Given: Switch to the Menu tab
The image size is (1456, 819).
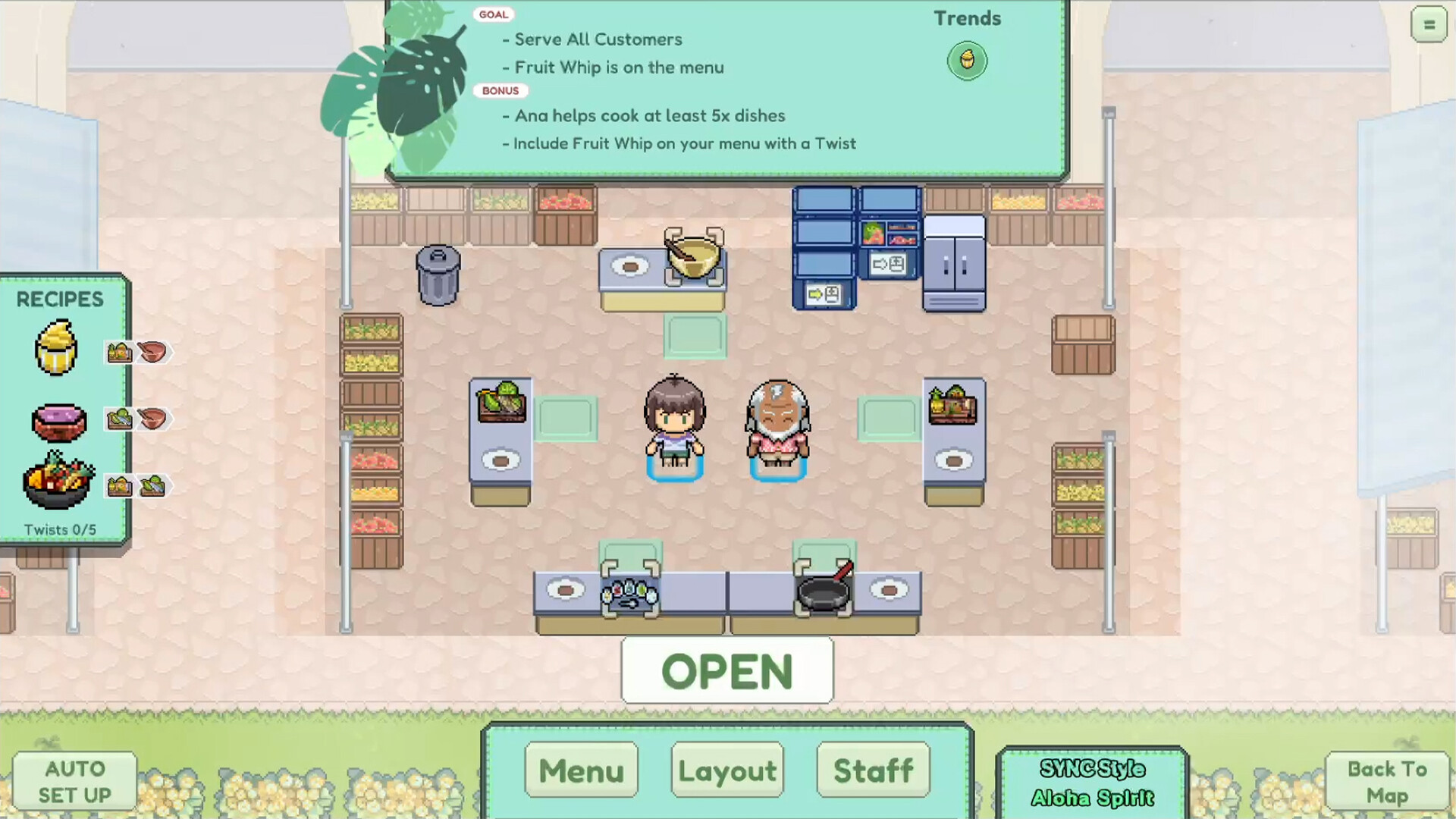Looking at the screenshot, I should pyautogui.click(x=581, y=770).
